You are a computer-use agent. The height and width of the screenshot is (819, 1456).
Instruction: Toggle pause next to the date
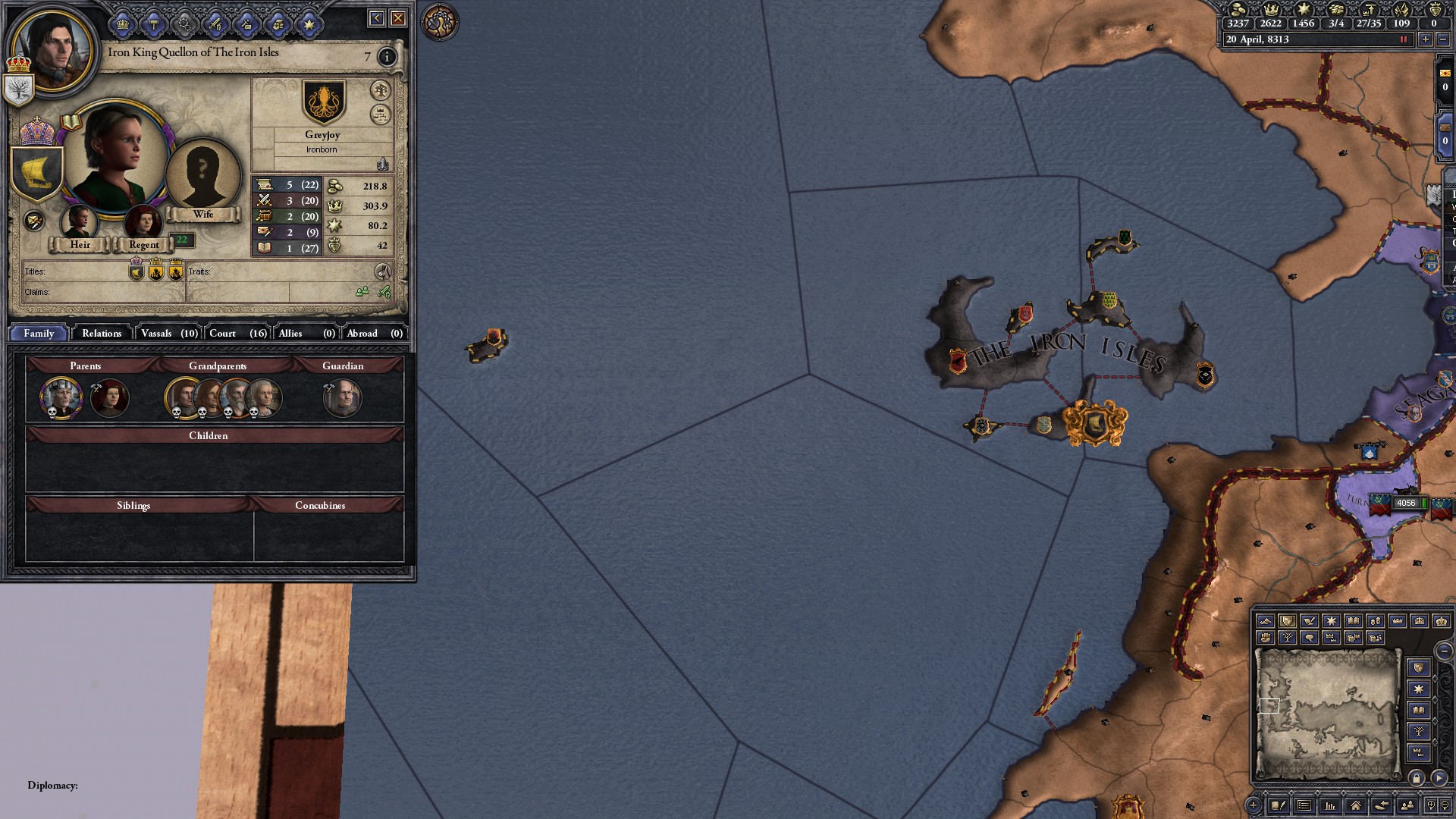tap(1403, 39)
